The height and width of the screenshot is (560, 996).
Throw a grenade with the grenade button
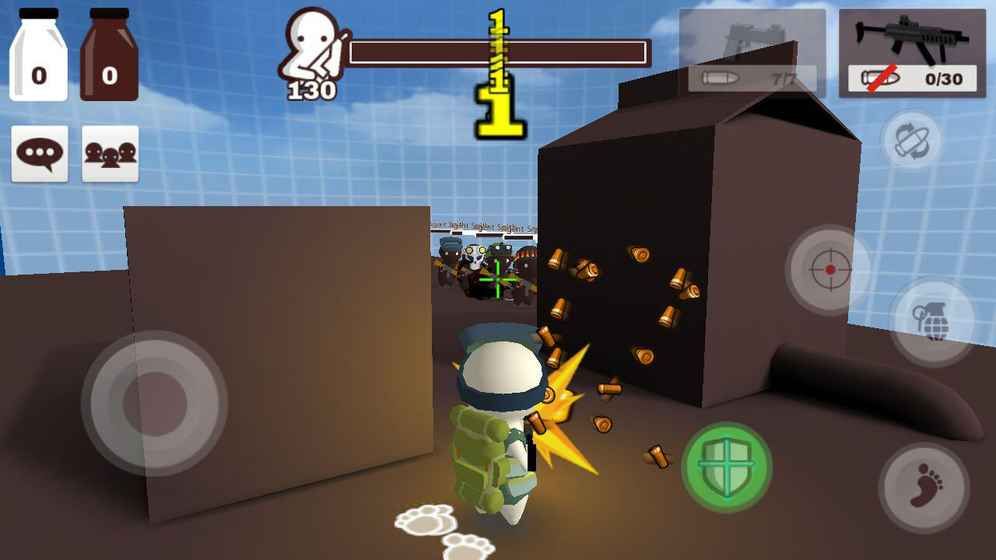pos(932,322)
